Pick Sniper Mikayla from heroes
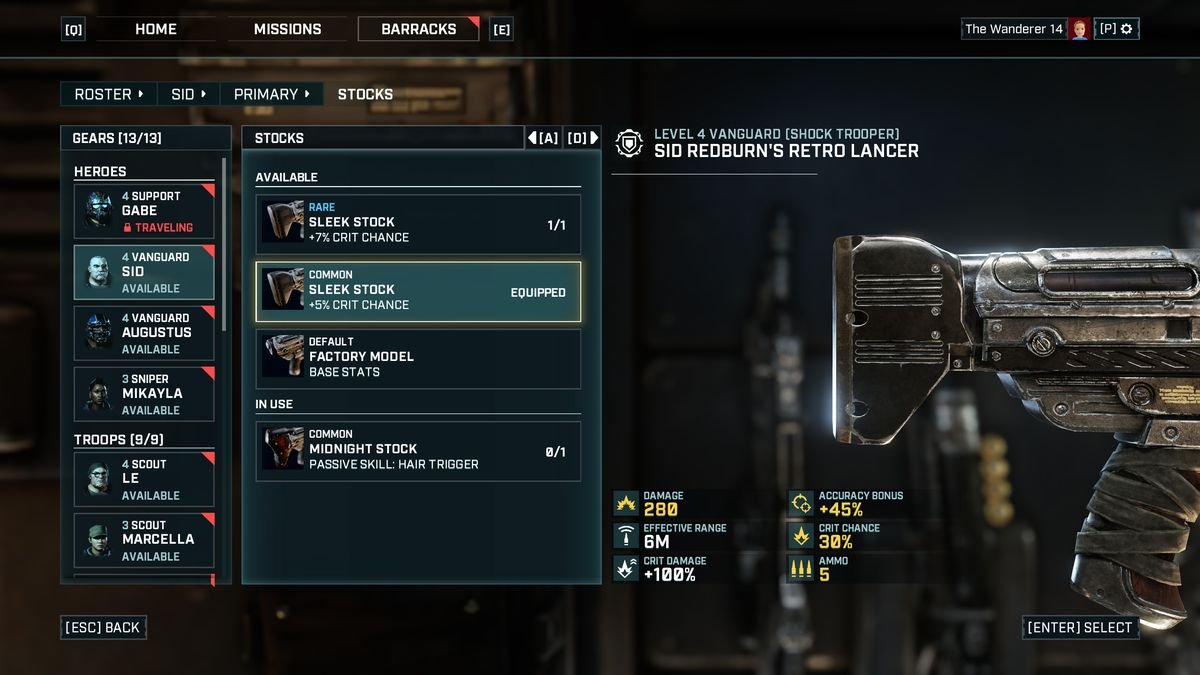 (144, 394)
